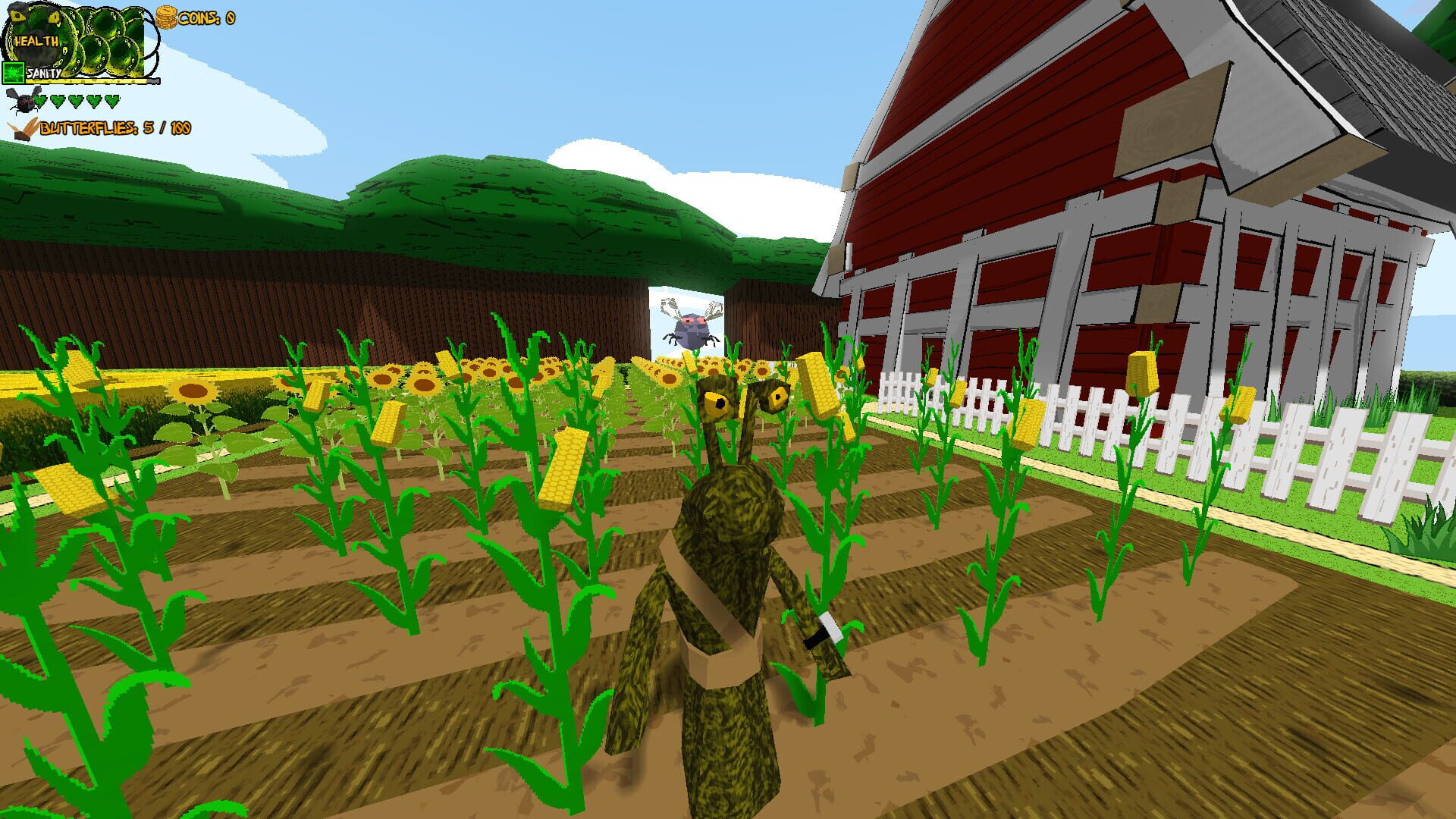Screen dimensions: 1456x819
Task: Click the coin stack icon in the HUD
Action: 166,18
